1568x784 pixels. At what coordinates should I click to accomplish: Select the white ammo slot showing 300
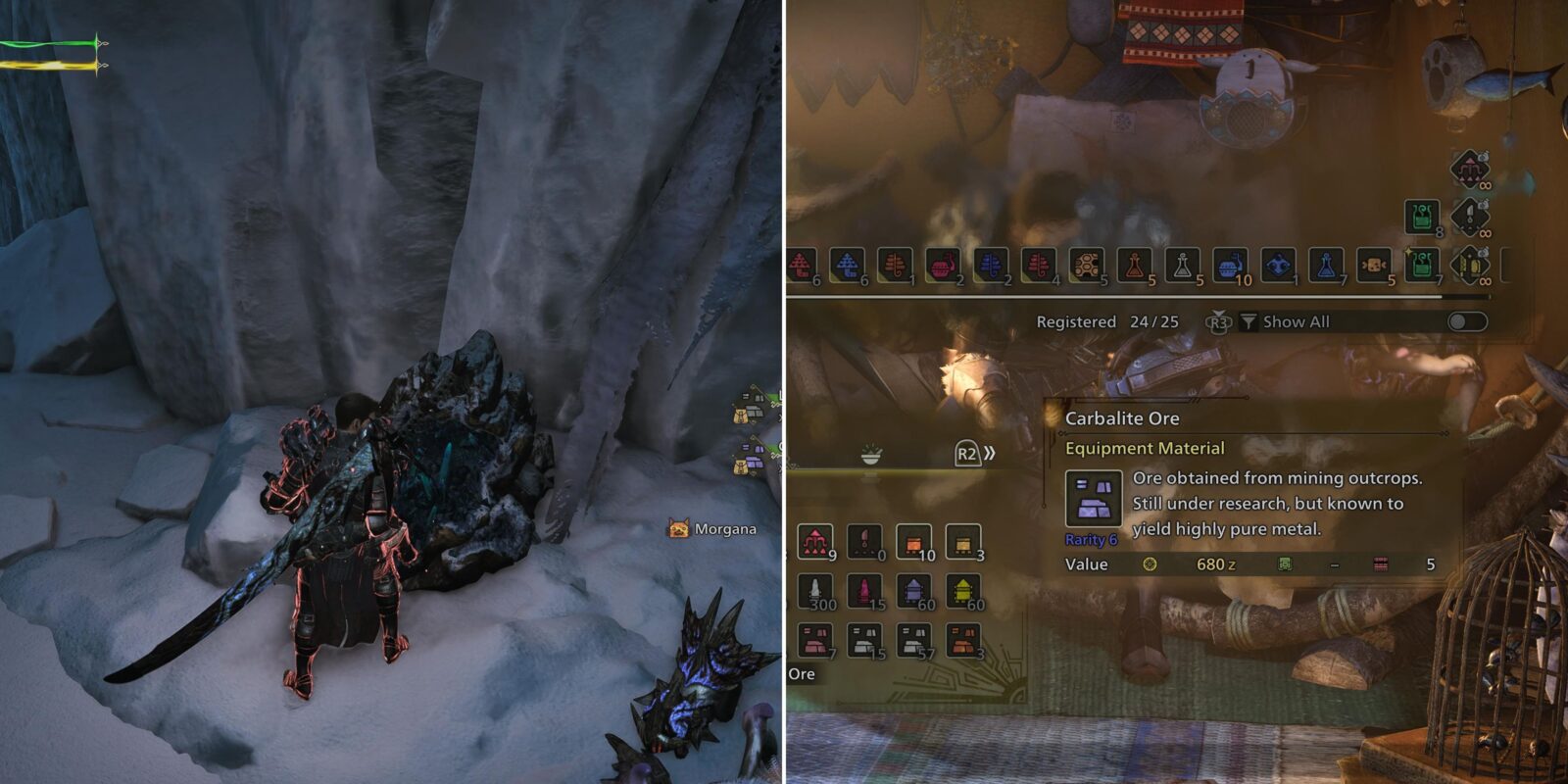pos(815,591)
